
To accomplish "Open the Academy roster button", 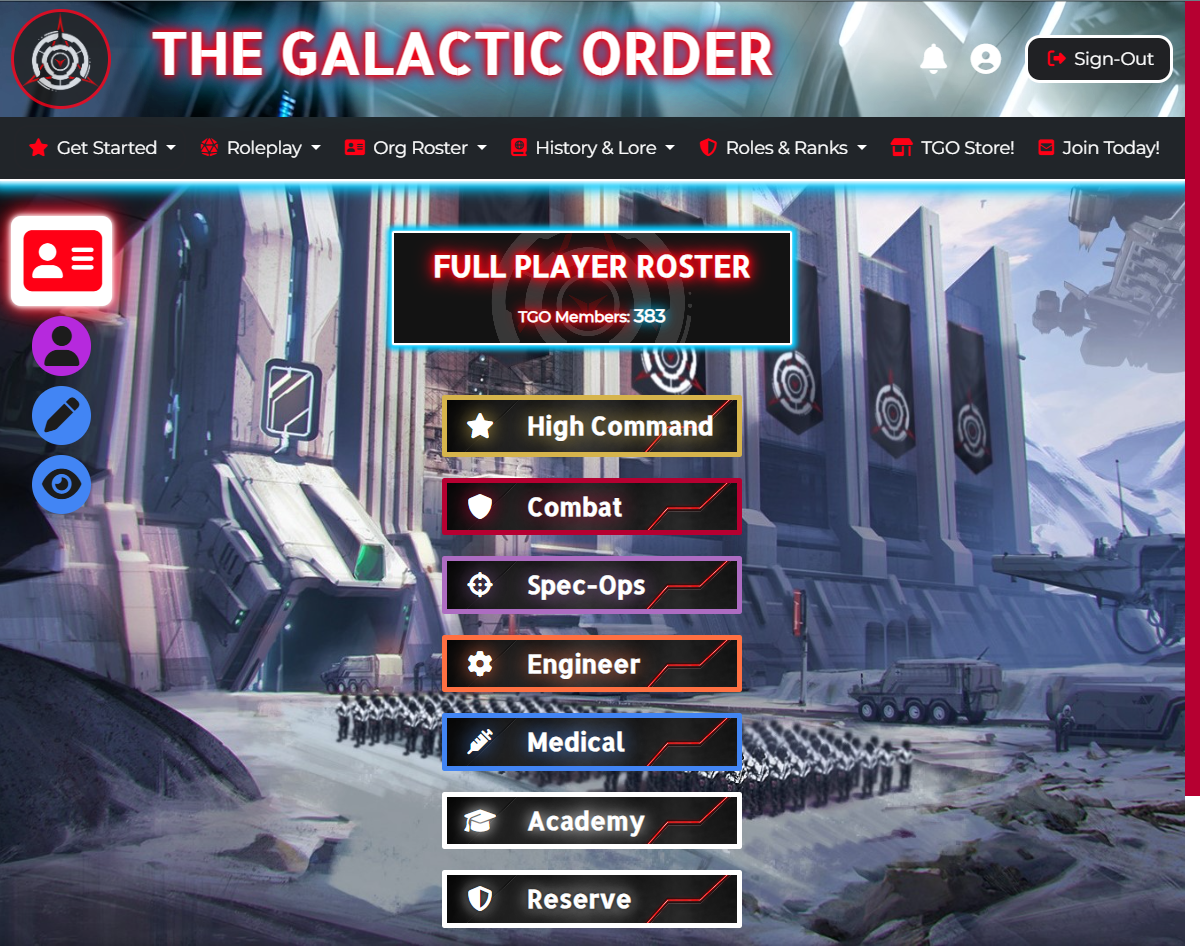I will pos(591,821).
